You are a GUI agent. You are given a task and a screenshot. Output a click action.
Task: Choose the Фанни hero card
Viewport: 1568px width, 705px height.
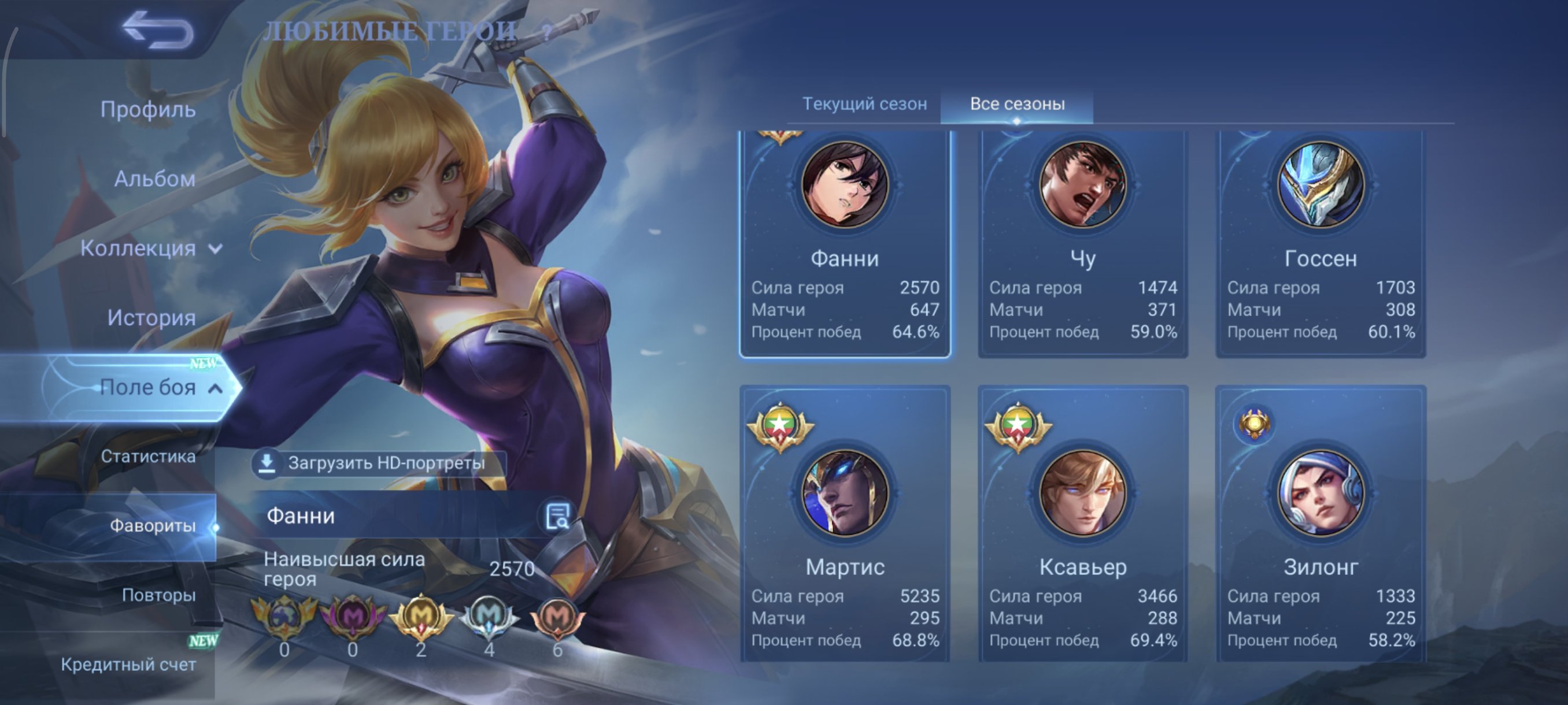tap(845, 243)
